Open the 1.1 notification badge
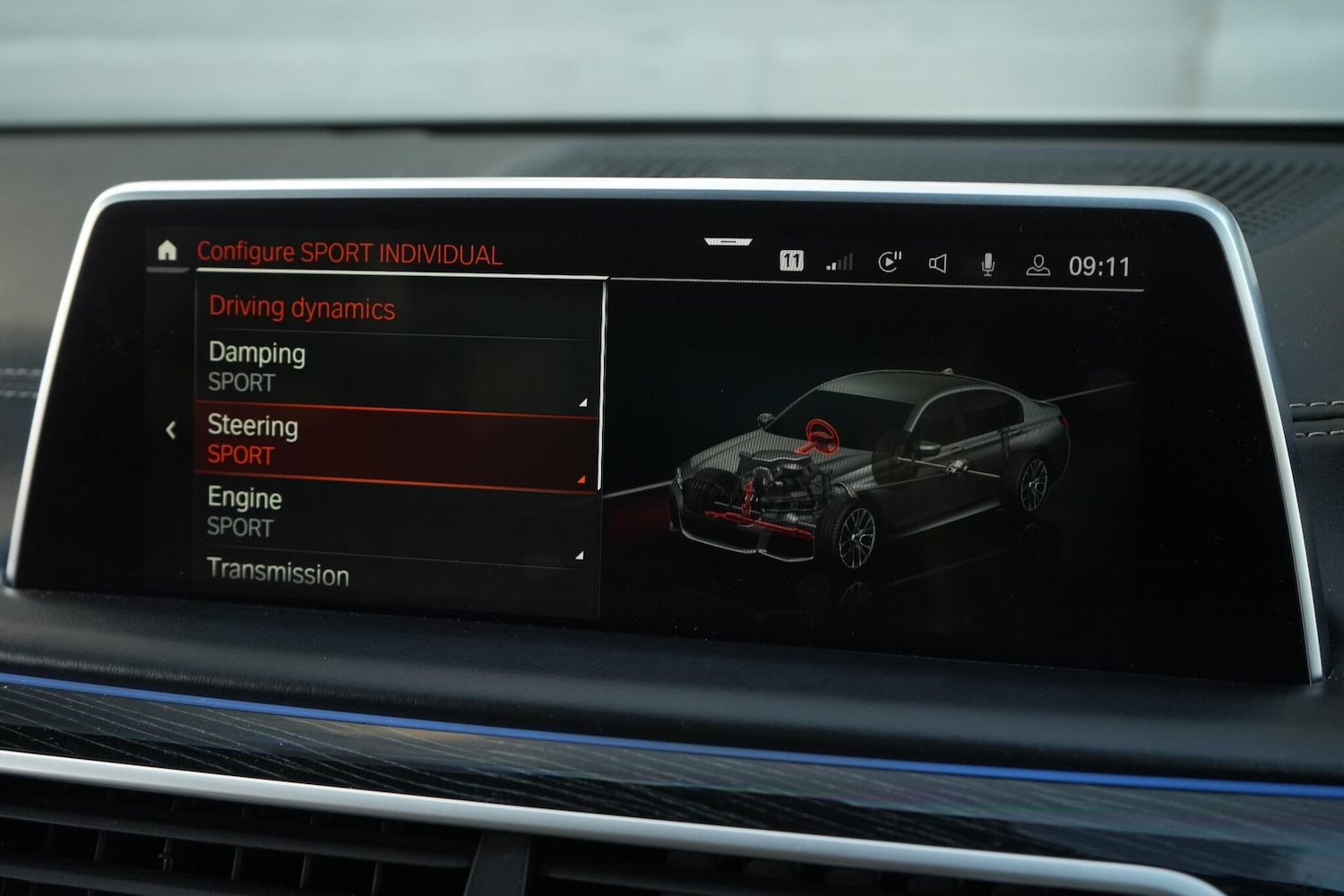 [x=789, y=263]
